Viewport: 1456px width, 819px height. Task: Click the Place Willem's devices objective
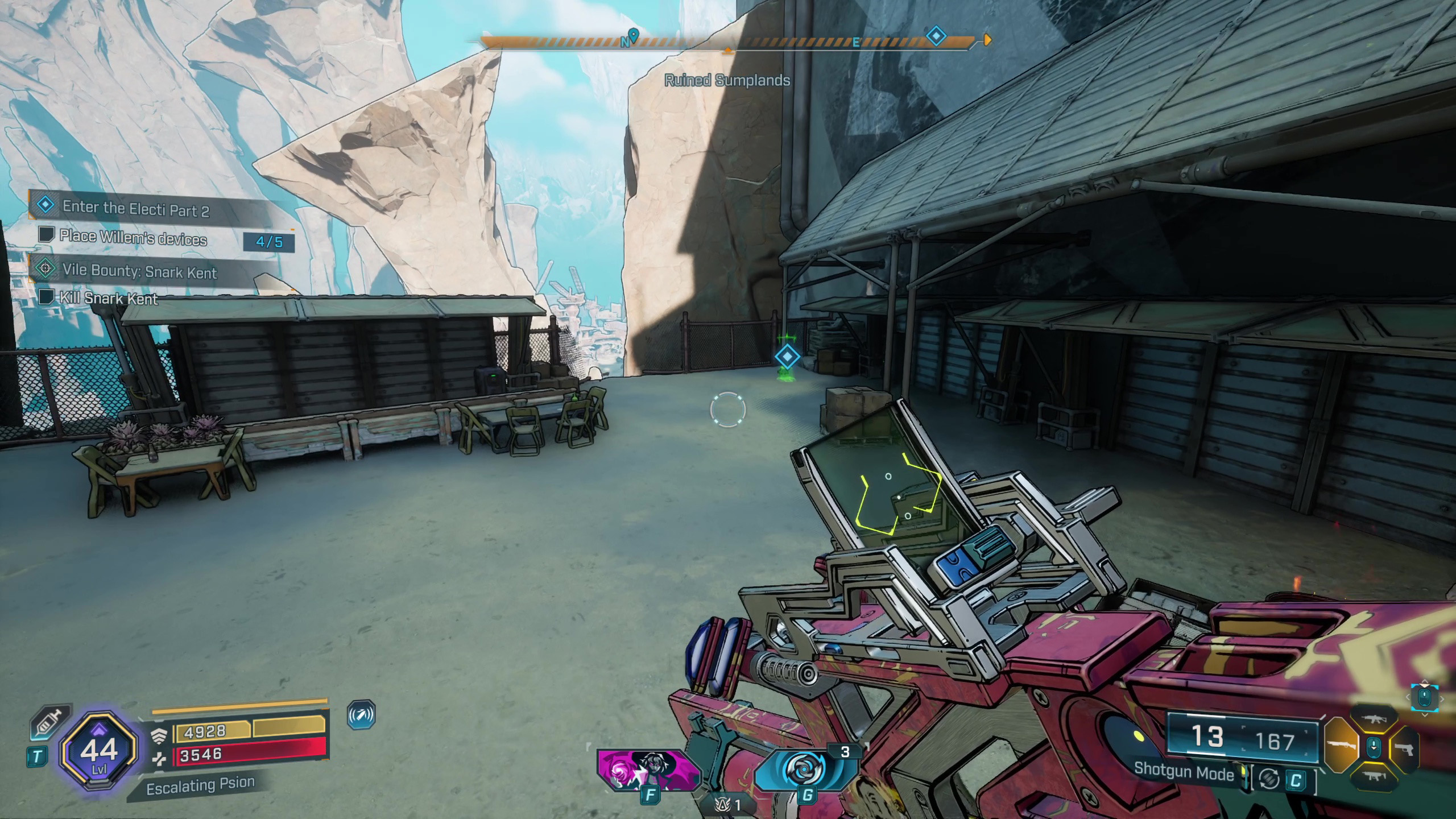click(x=133, y=238)
